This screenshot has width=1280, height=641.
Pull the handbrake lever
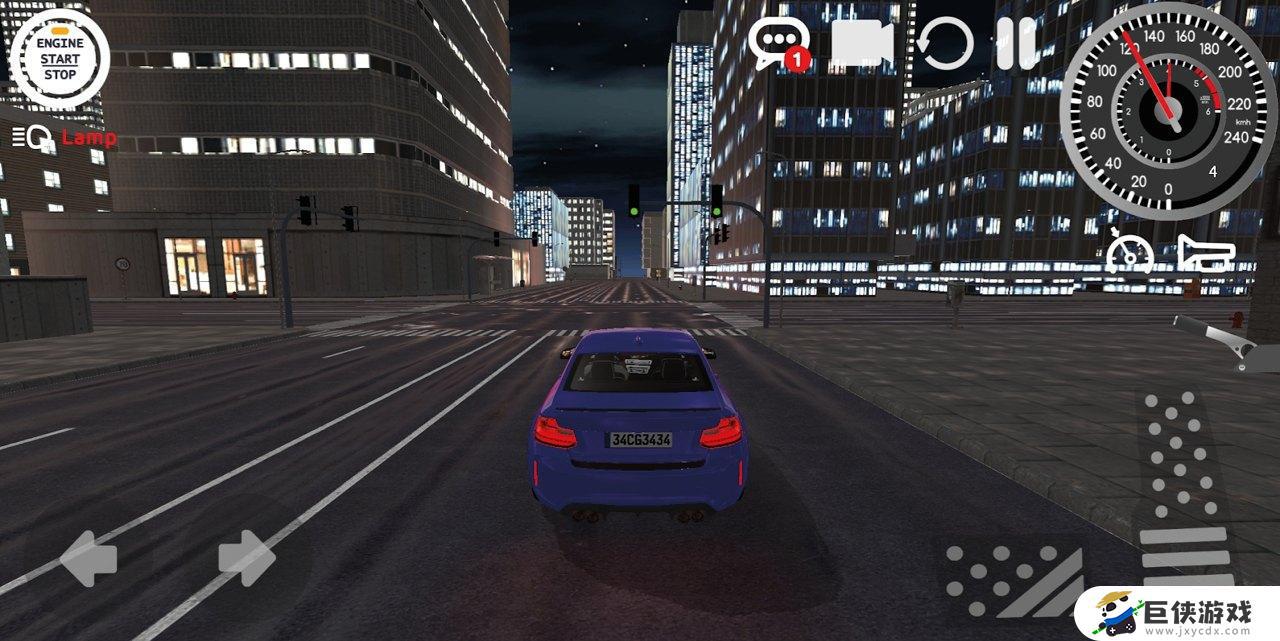pyautogui.click(x=1220, y=340)
